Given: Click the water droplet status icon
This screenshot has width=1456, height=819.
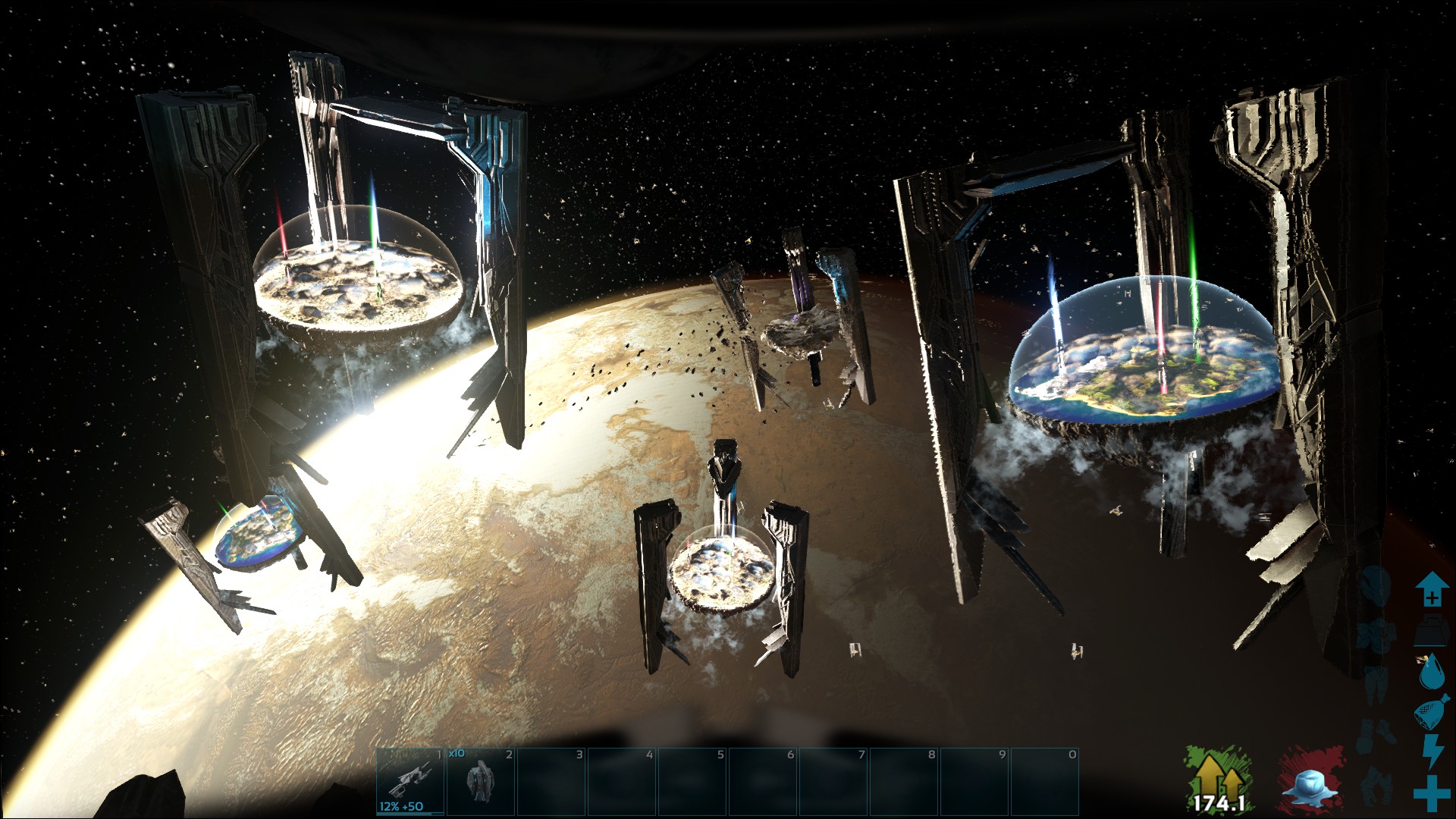Looking at the screenshot, I should 1432,671.
